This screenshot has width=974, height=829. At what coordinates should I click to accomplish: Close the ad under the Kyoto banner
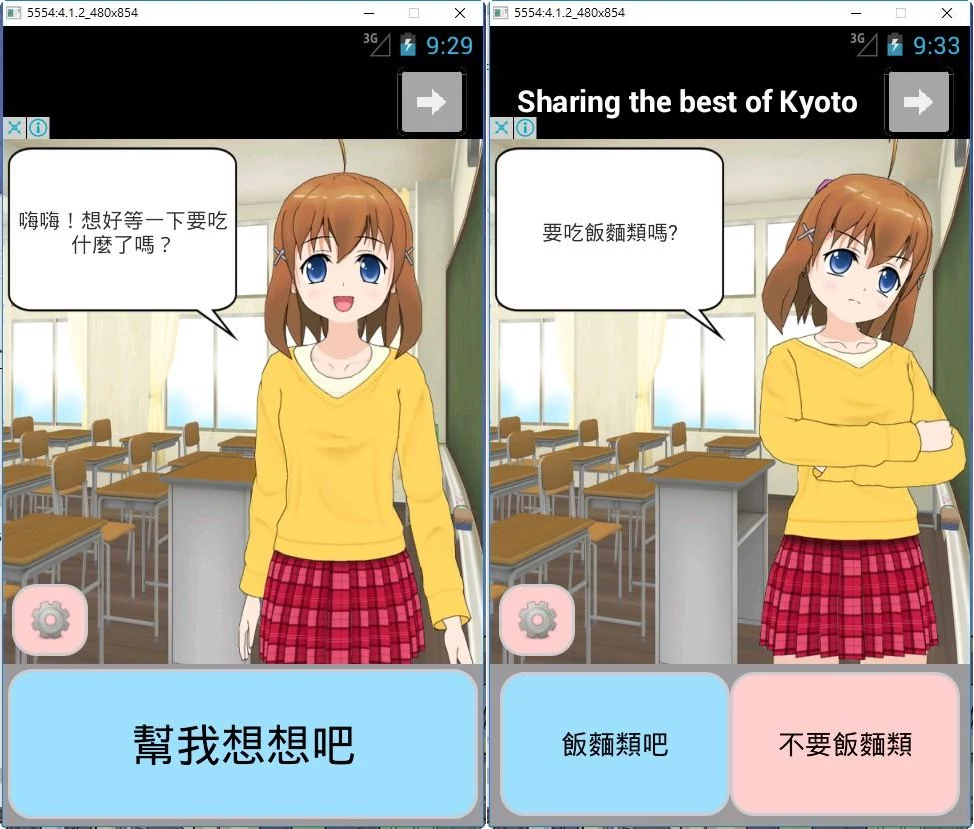pos(502,128)
